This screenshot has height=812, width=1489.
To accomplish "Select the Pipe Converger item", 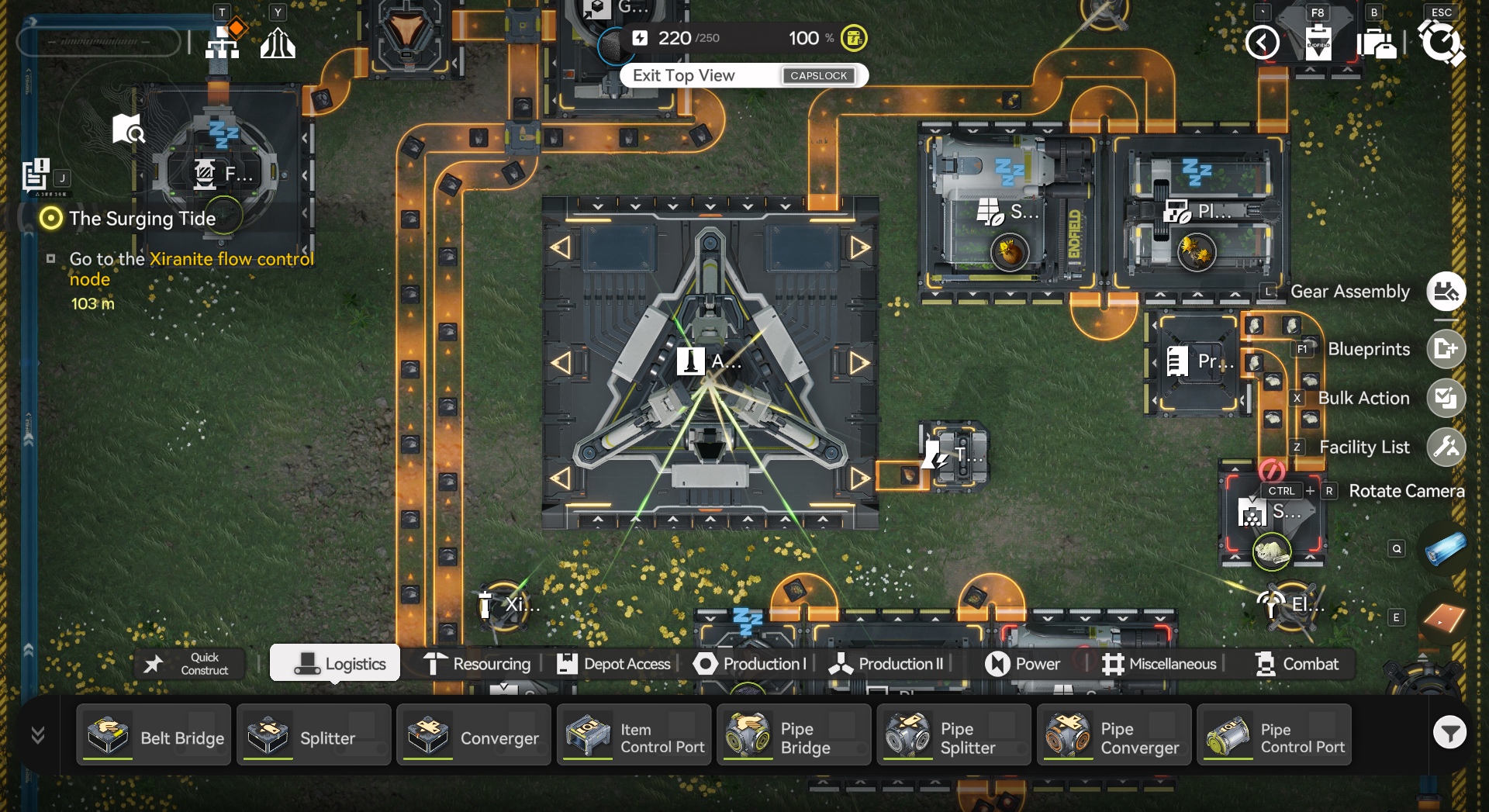I will point(1114,735).
